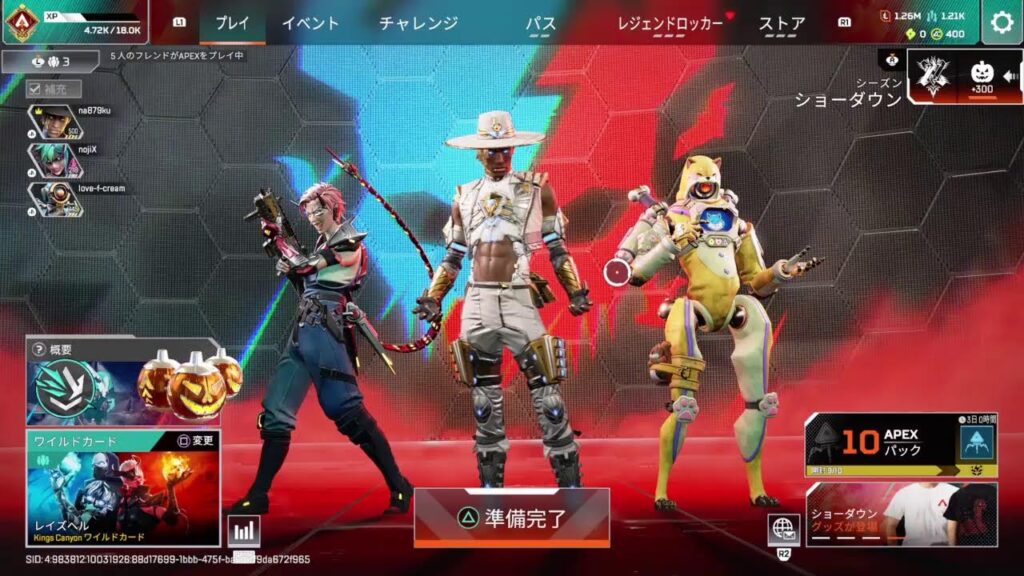Toggle the 補充 fill checkbox

click(34, 89)
